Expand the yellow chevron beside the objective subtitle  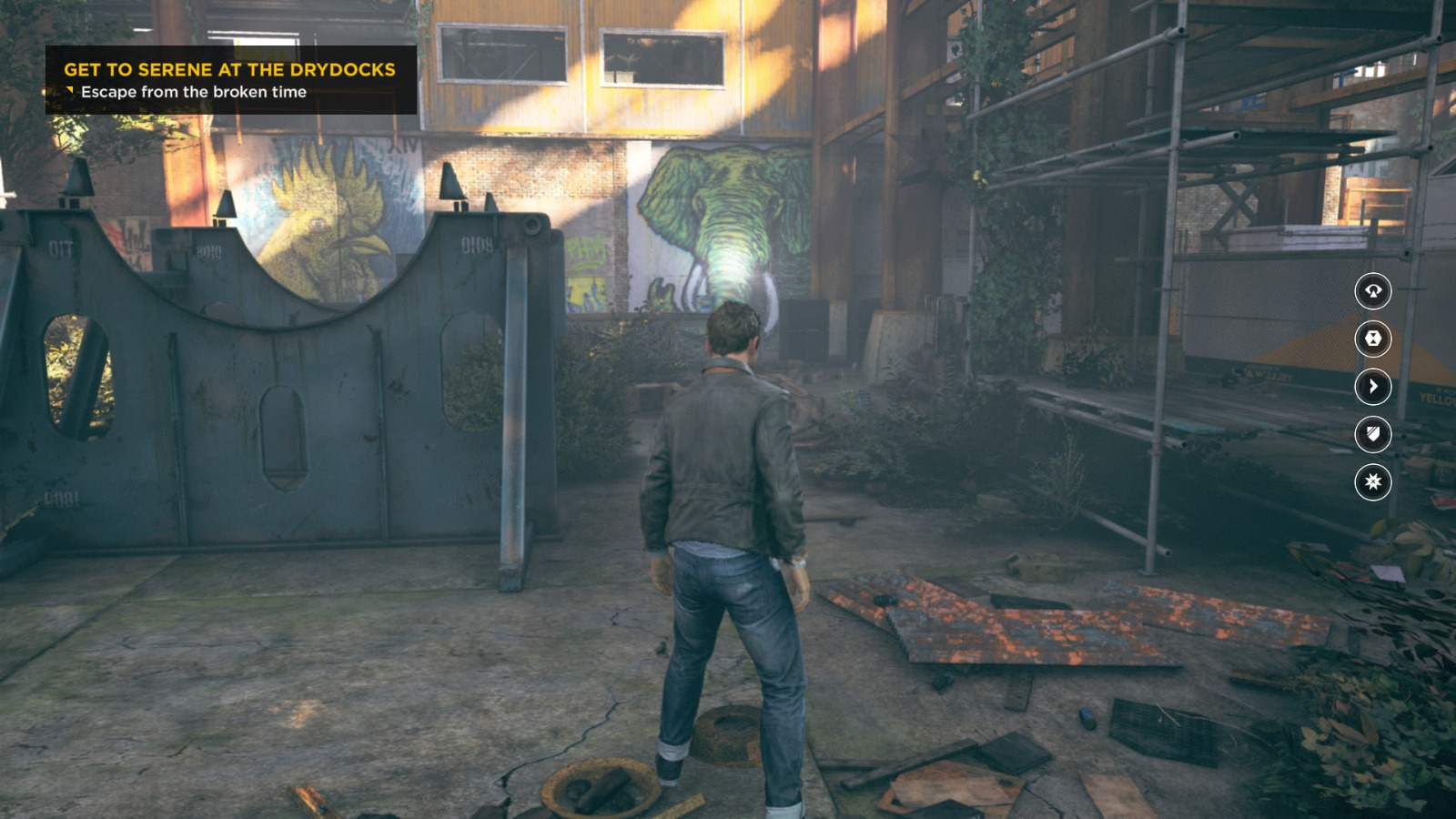click(67, 91)
